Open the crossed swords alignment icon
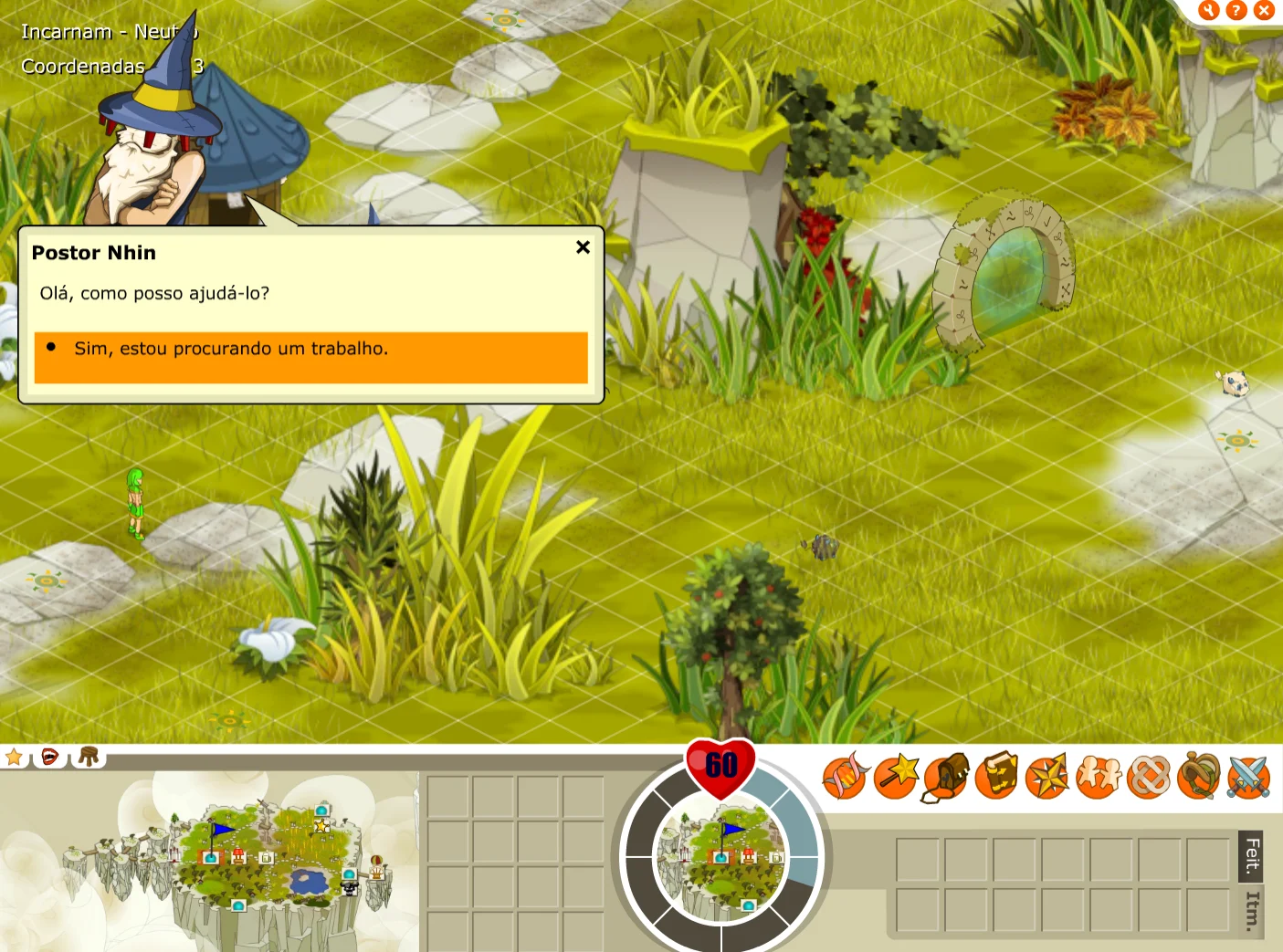1283x952 pixels. pos(1249,778)
